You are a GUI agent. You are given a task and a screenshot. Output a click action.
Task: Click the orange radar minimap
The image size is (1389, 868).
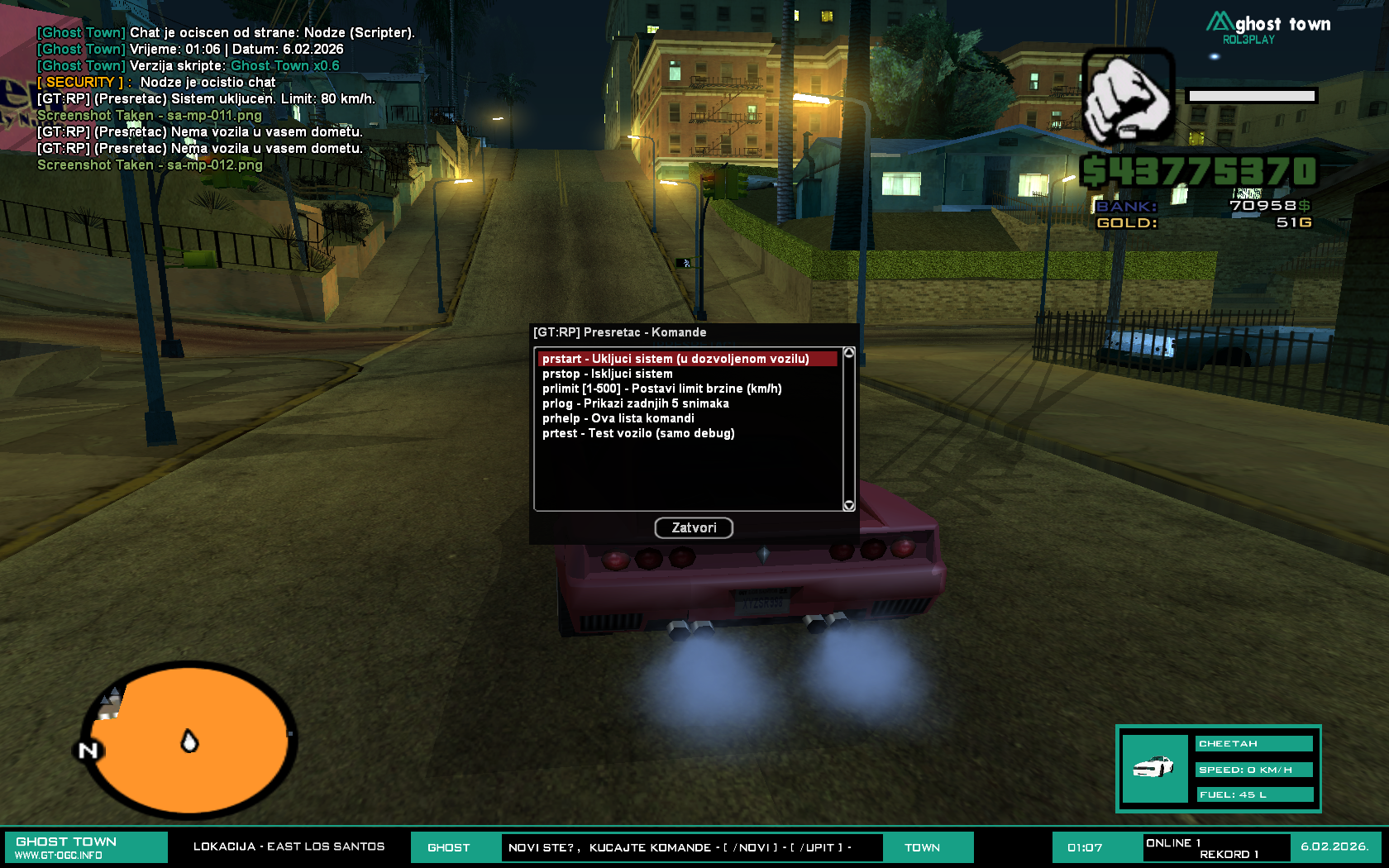(190, 741)
